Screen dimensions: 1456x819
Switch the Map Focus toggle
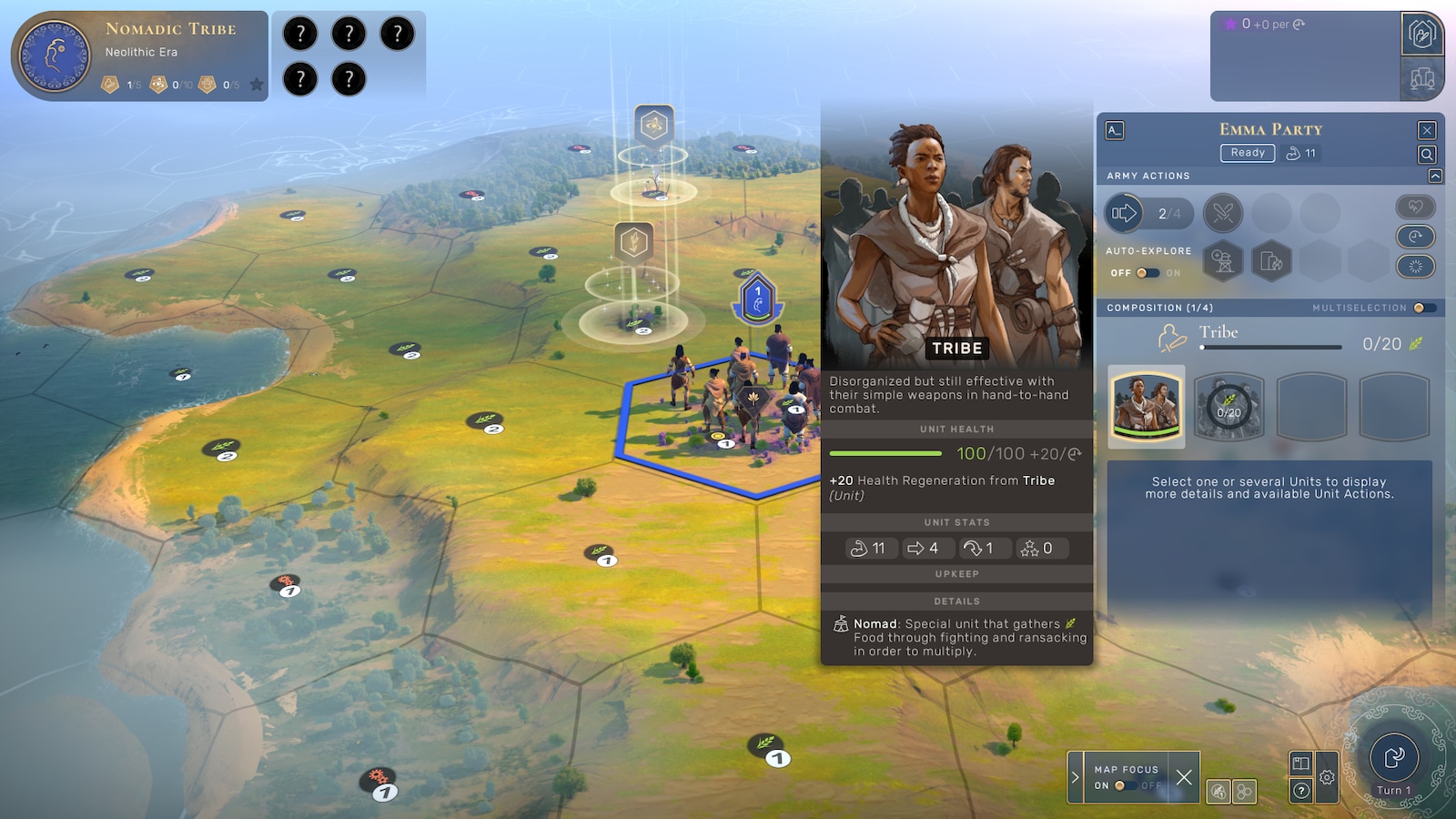point(1126,785)
